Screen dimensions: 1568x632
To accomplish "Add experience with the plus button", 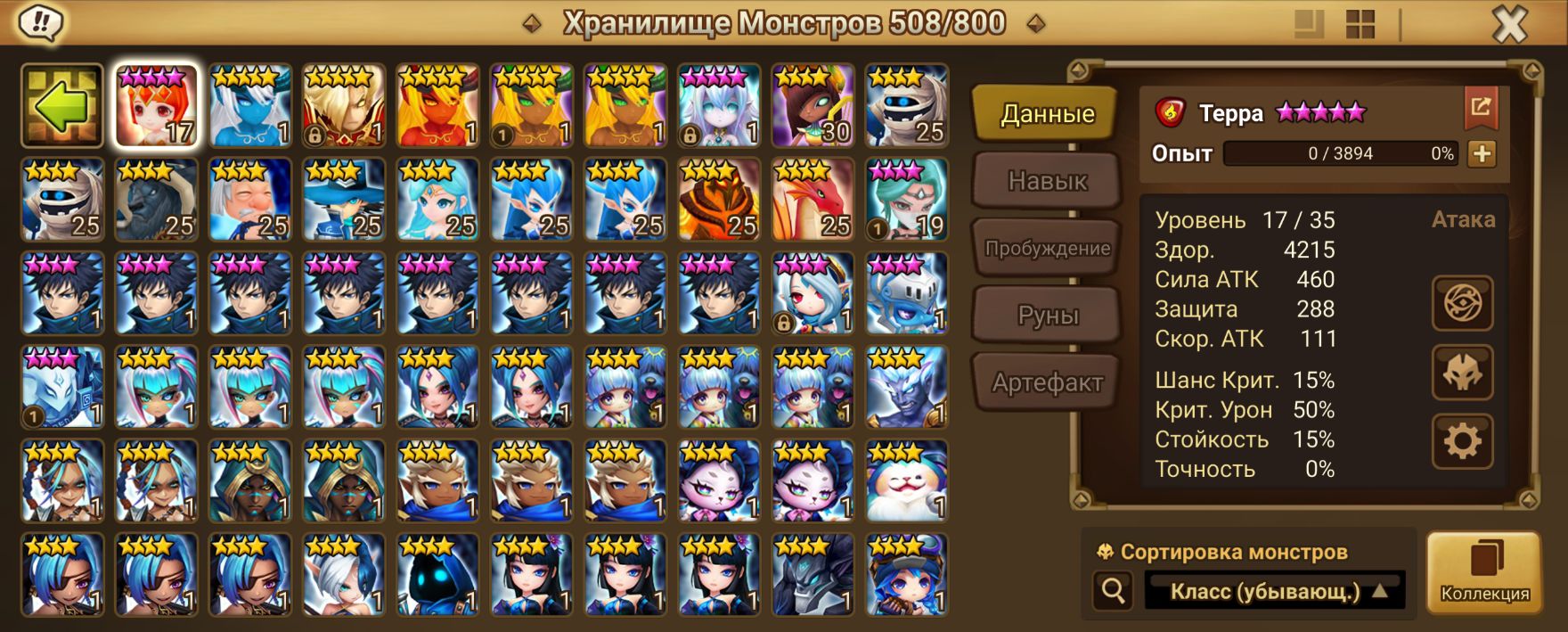I will [x=1482, y=153].
